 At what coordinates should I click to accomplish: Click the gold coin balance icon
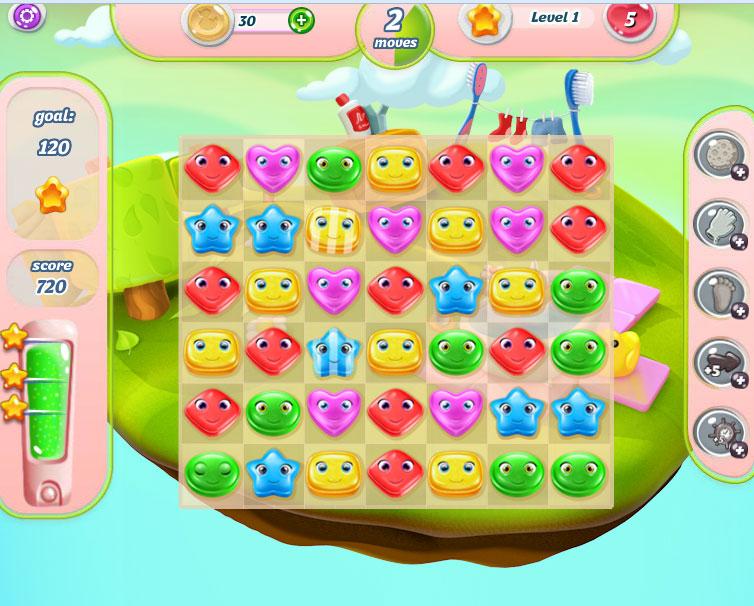point(207,21)
